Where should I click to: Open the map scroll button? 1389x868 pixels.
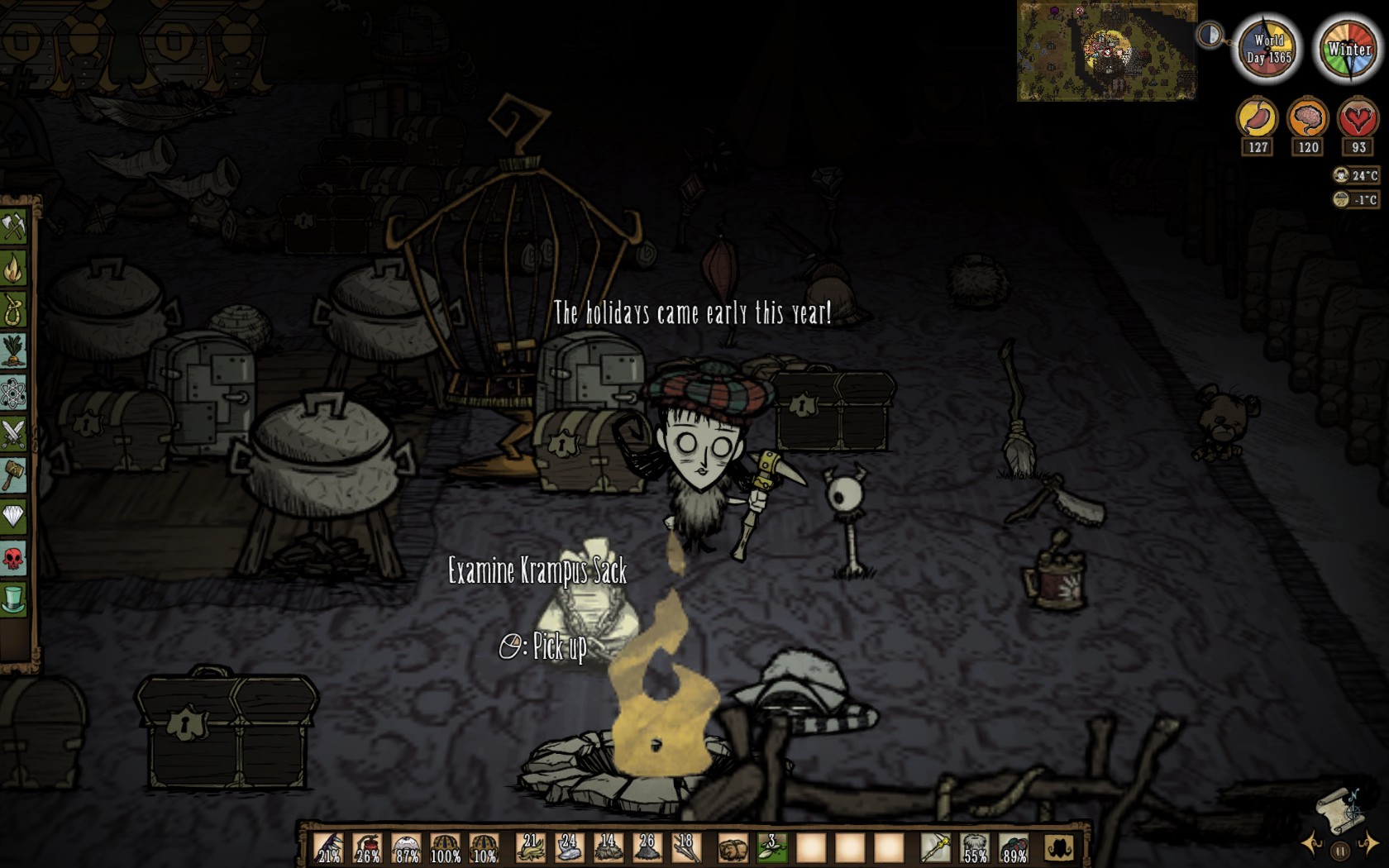tap(1341, 811)
